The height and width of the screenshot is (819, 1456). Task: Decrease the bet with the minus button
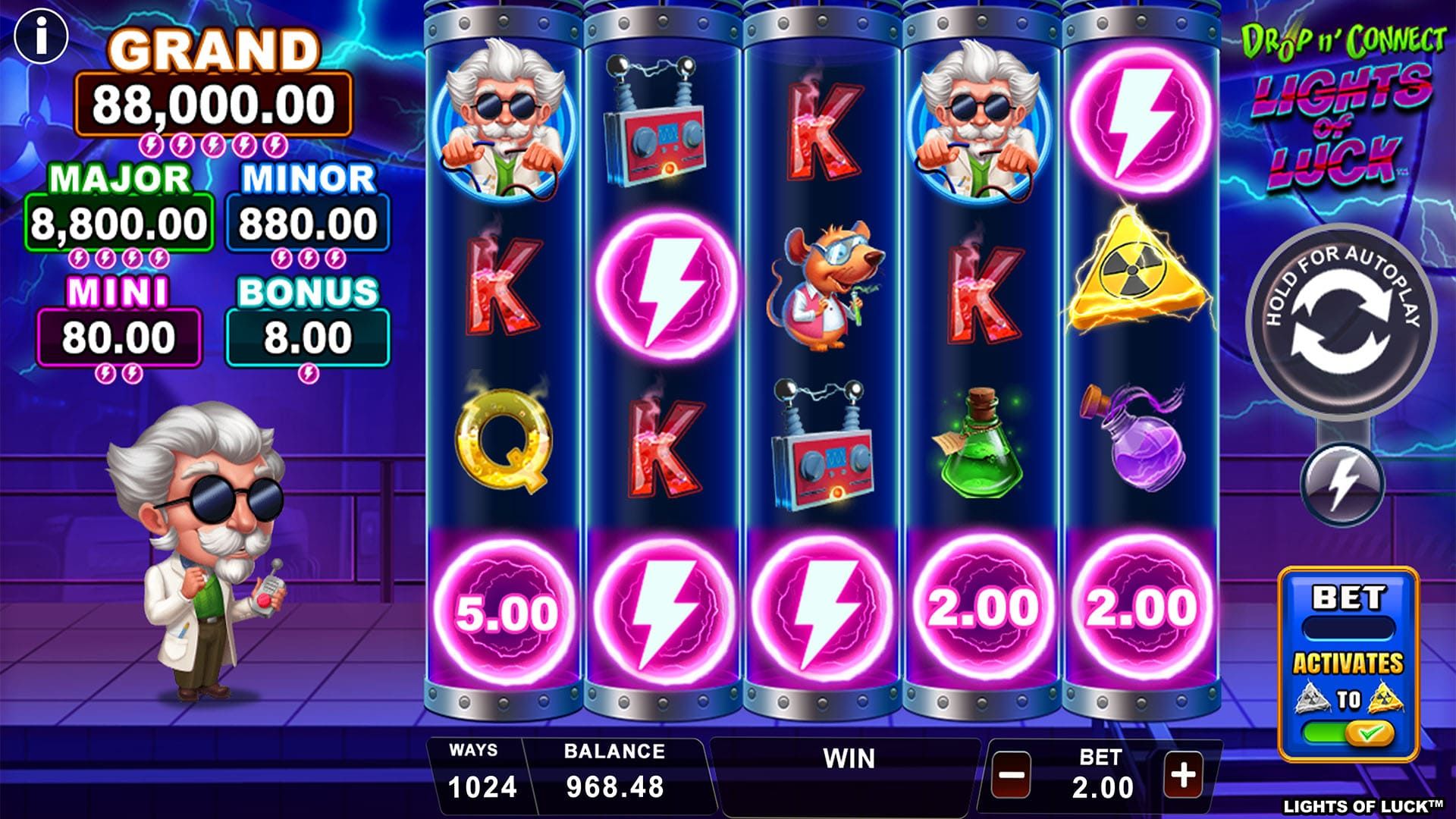click(x=1012, y=775)
